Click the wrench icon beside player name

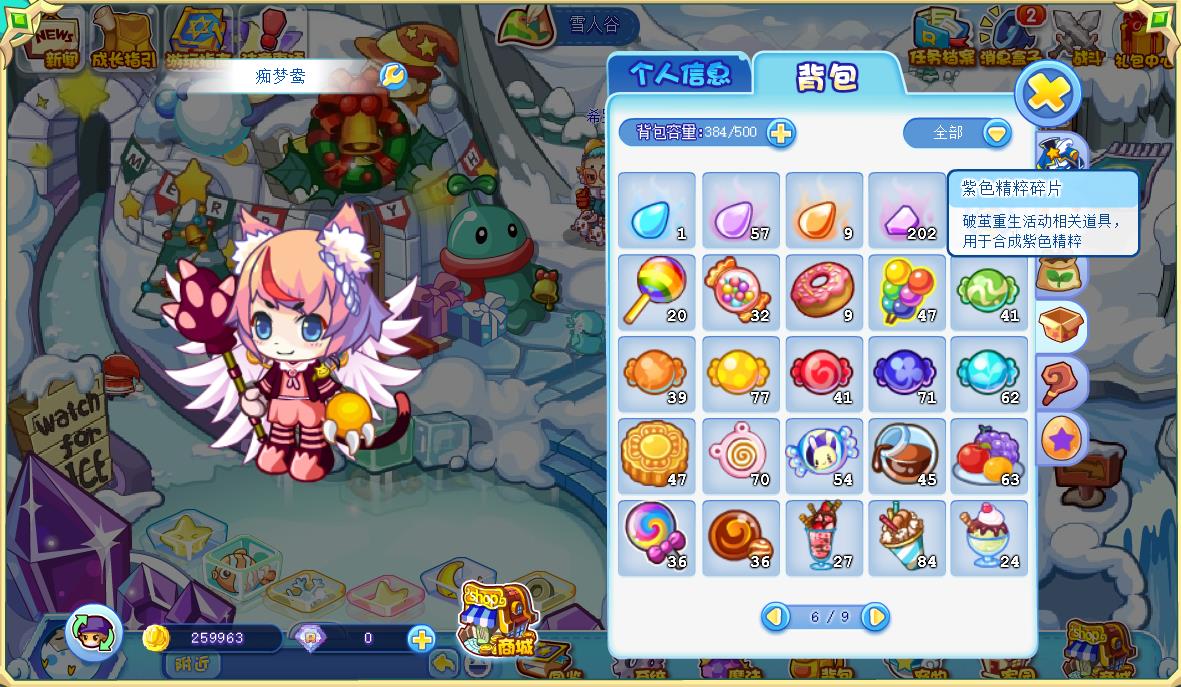coord(394,76)
